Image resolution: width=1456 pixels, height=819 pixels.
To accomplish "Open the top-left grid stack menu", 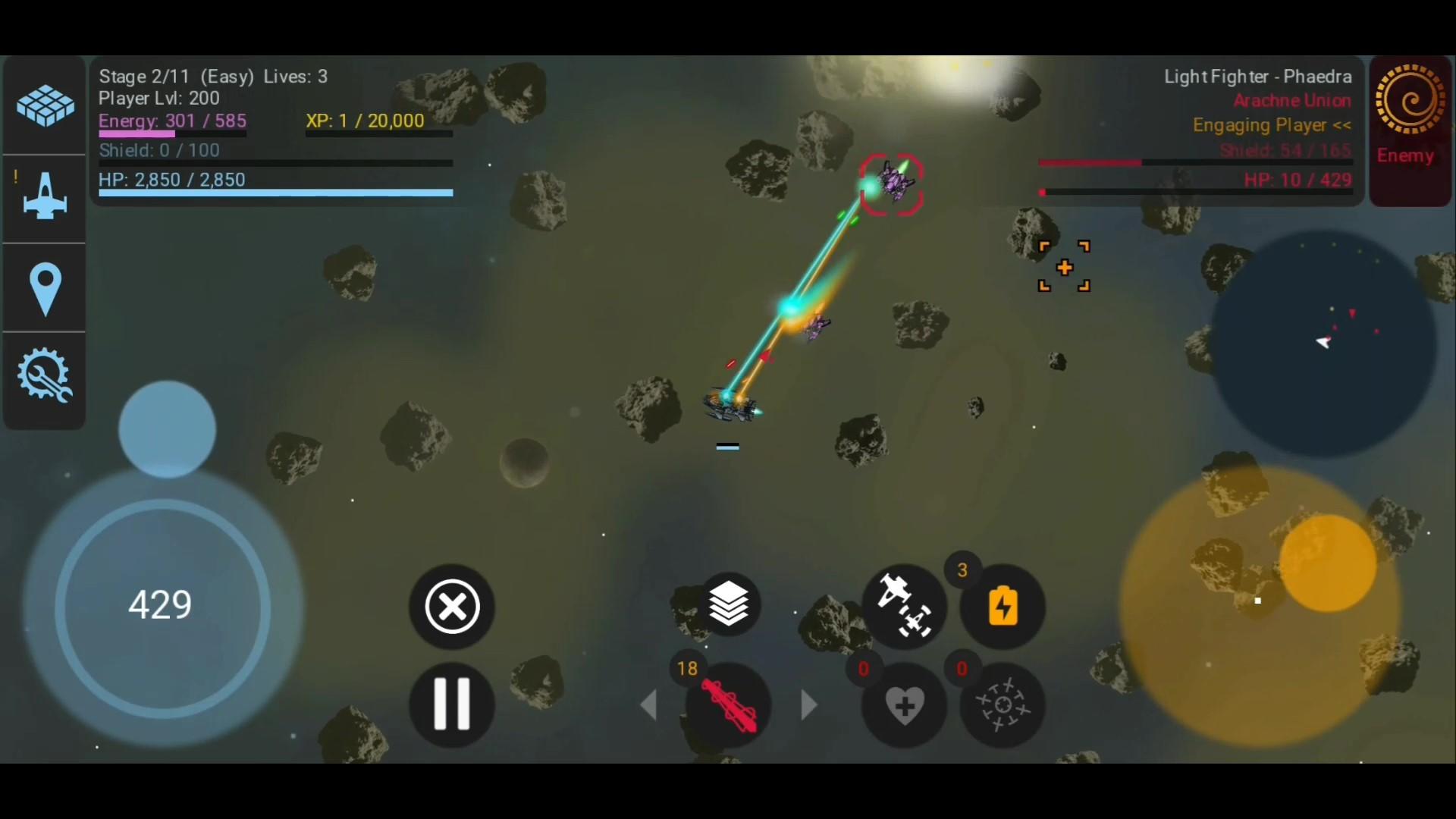I will point(43,105).
